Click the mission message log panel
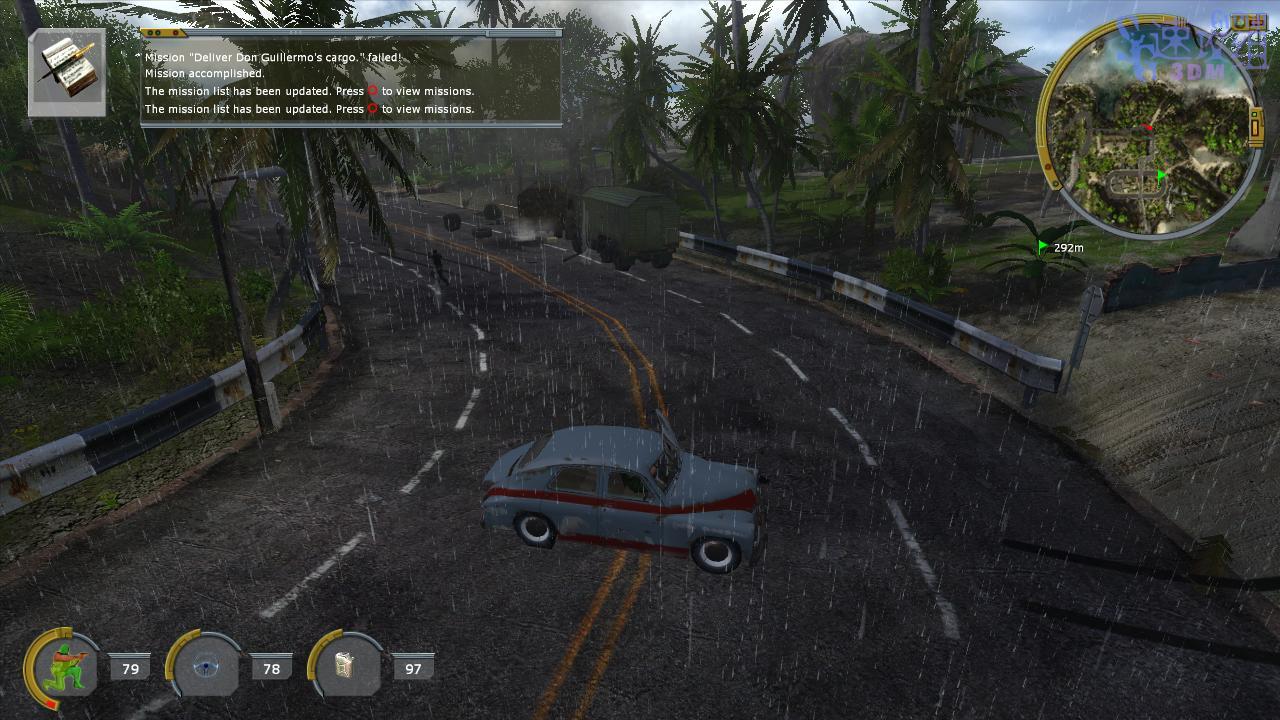1280x720 pixels. pos(350,79)
